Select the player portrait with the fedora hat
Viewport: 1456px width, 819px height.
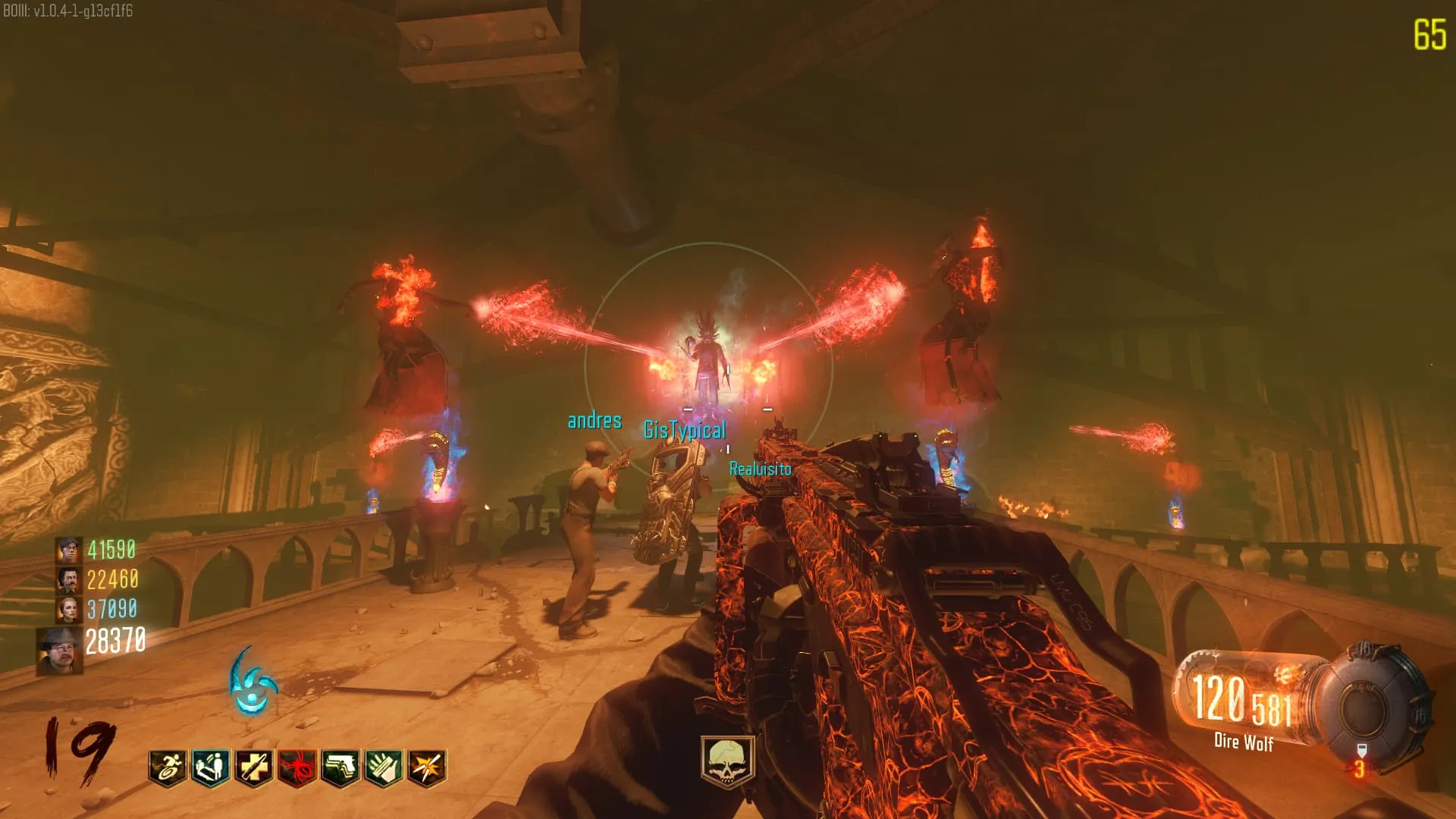[60, 651]
